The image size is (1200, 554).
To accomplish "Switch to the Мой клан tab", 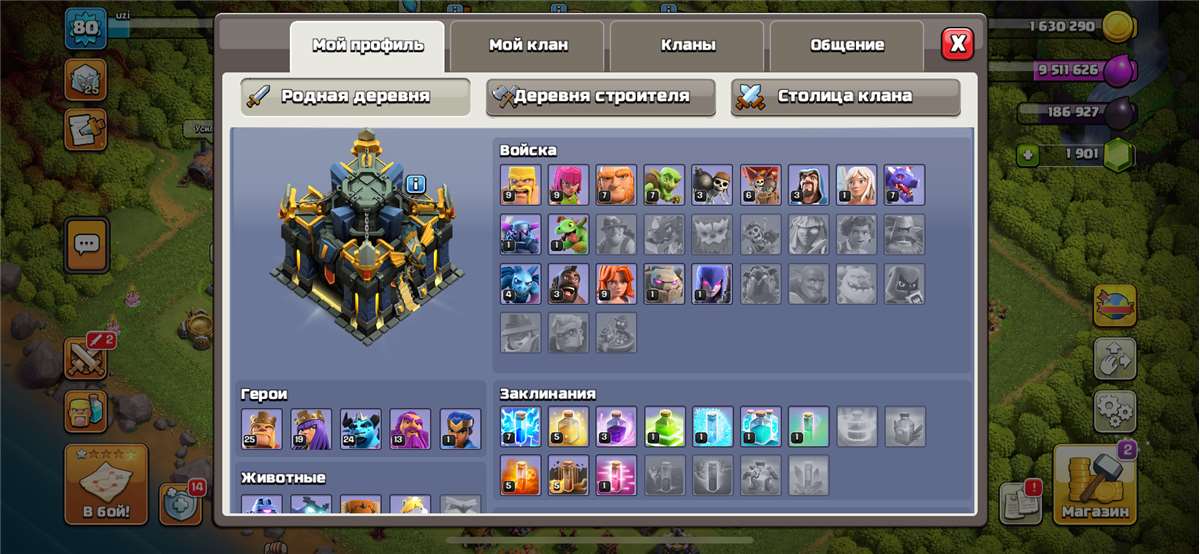I will point(527,45).
